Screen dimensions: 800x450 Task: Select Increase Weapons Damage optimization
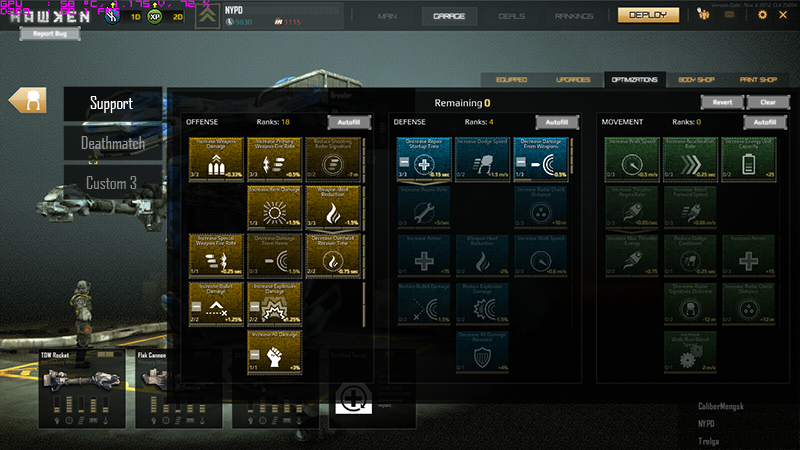(x=216, y=160)
